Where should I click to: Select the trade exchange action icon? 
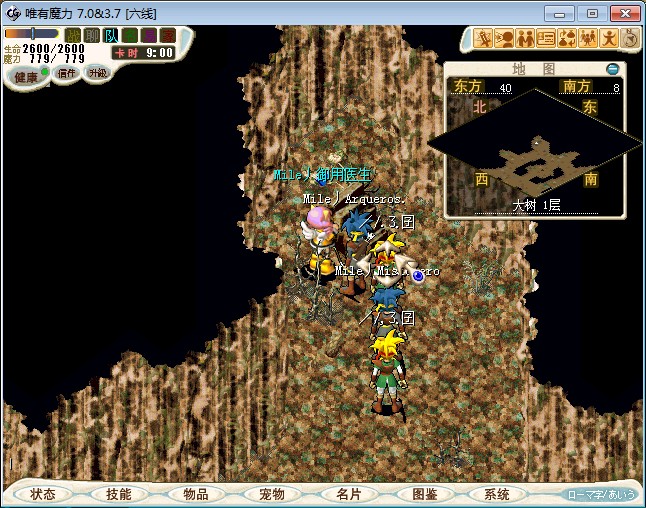[x=566, y=39]
